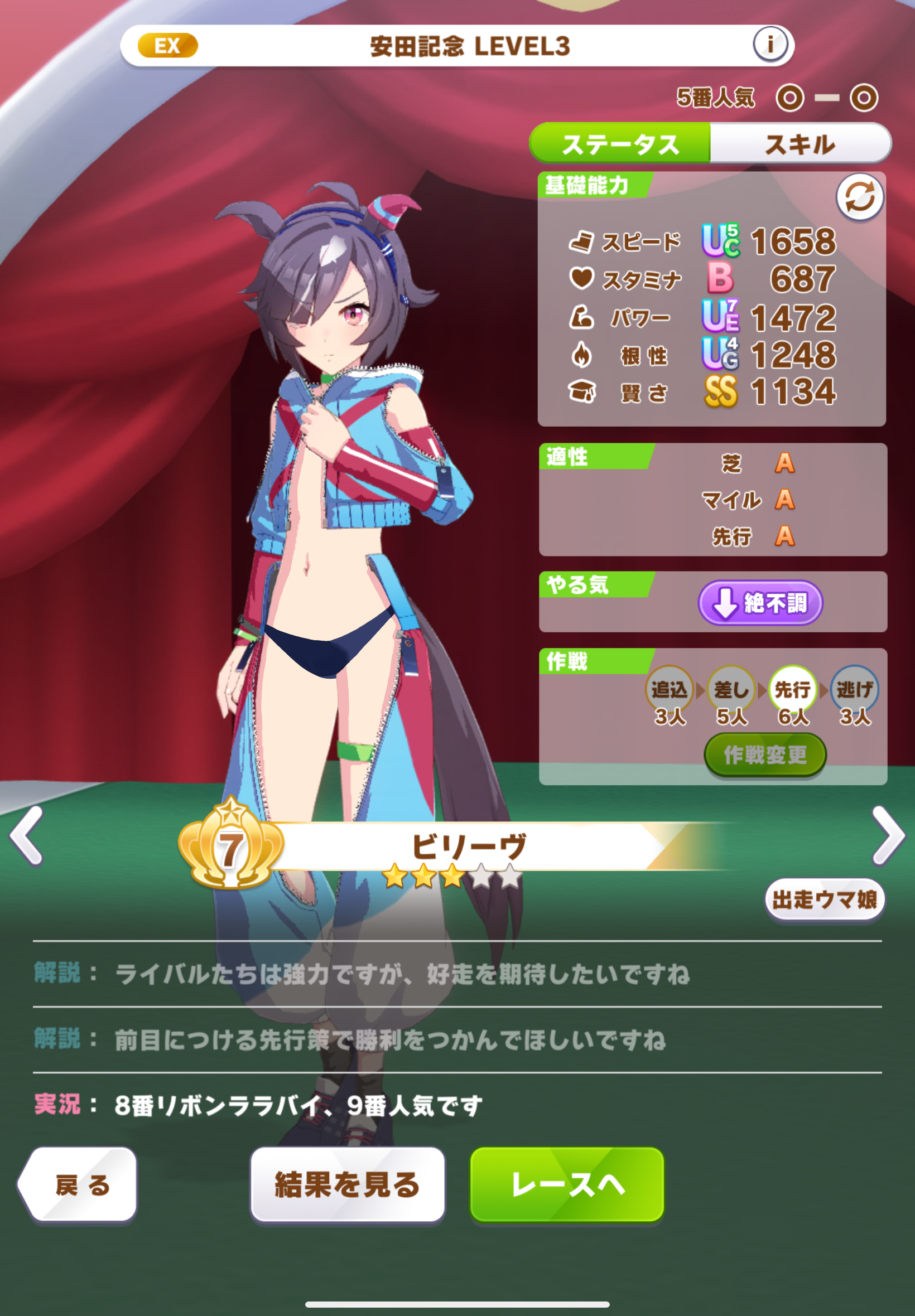Open the race info button
The height and width of the screenshot is (1316, 915).
[x=769, y=44]
